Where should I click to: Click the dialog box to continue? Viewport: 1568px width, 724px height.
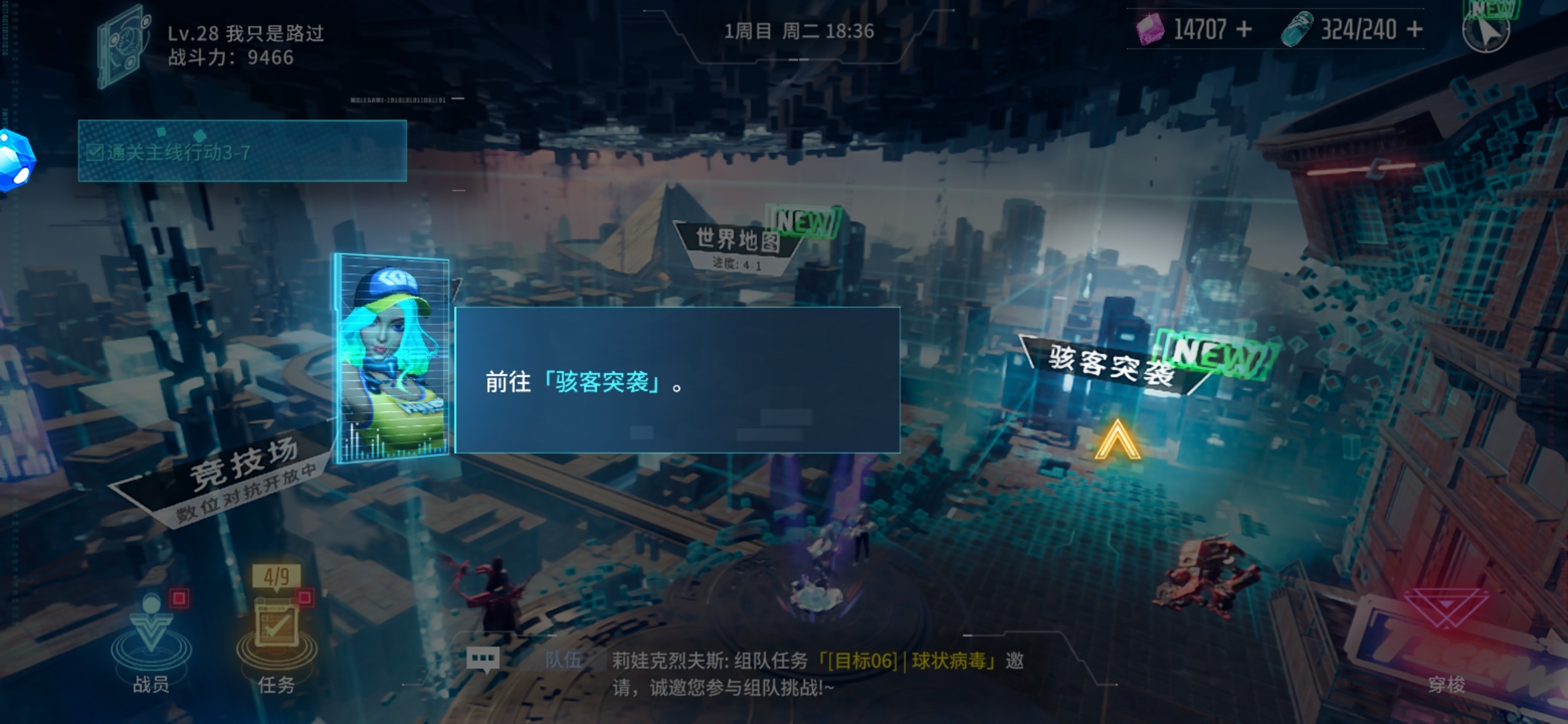click(x=677, y=380)
